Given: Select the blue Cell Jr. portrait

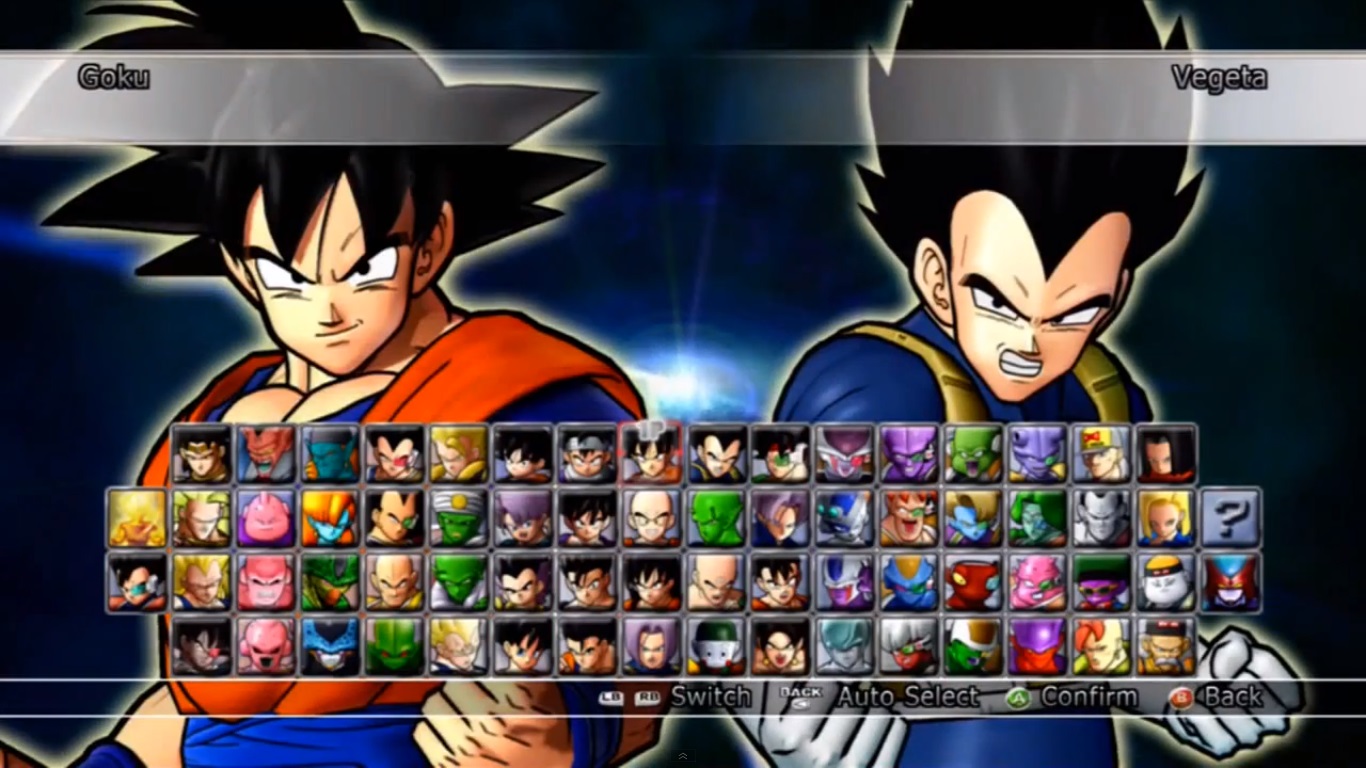Looking at the screenshot, I should 329,646.
